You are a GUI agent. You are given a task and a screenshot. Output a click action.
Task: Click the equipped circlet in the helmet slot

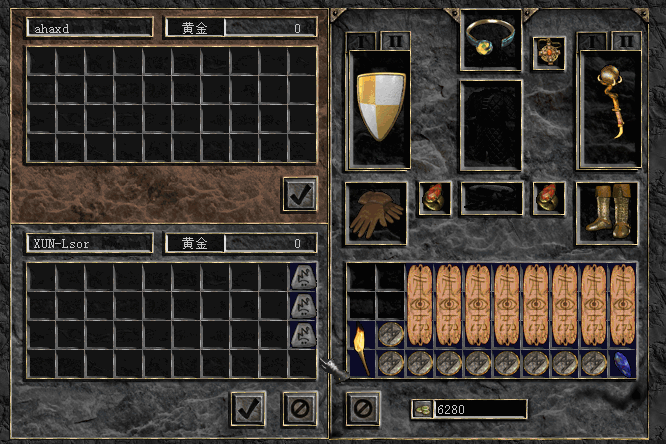coord(490,37)
